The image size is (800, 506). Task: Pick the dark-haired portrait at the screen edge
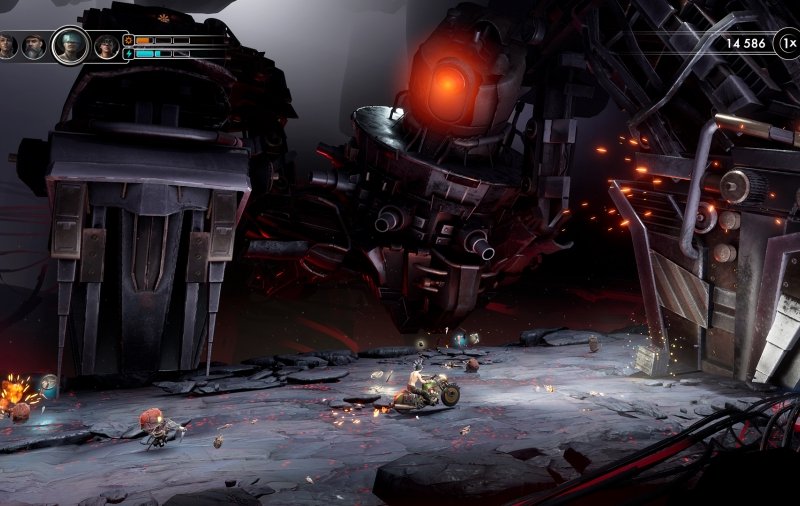7,46
